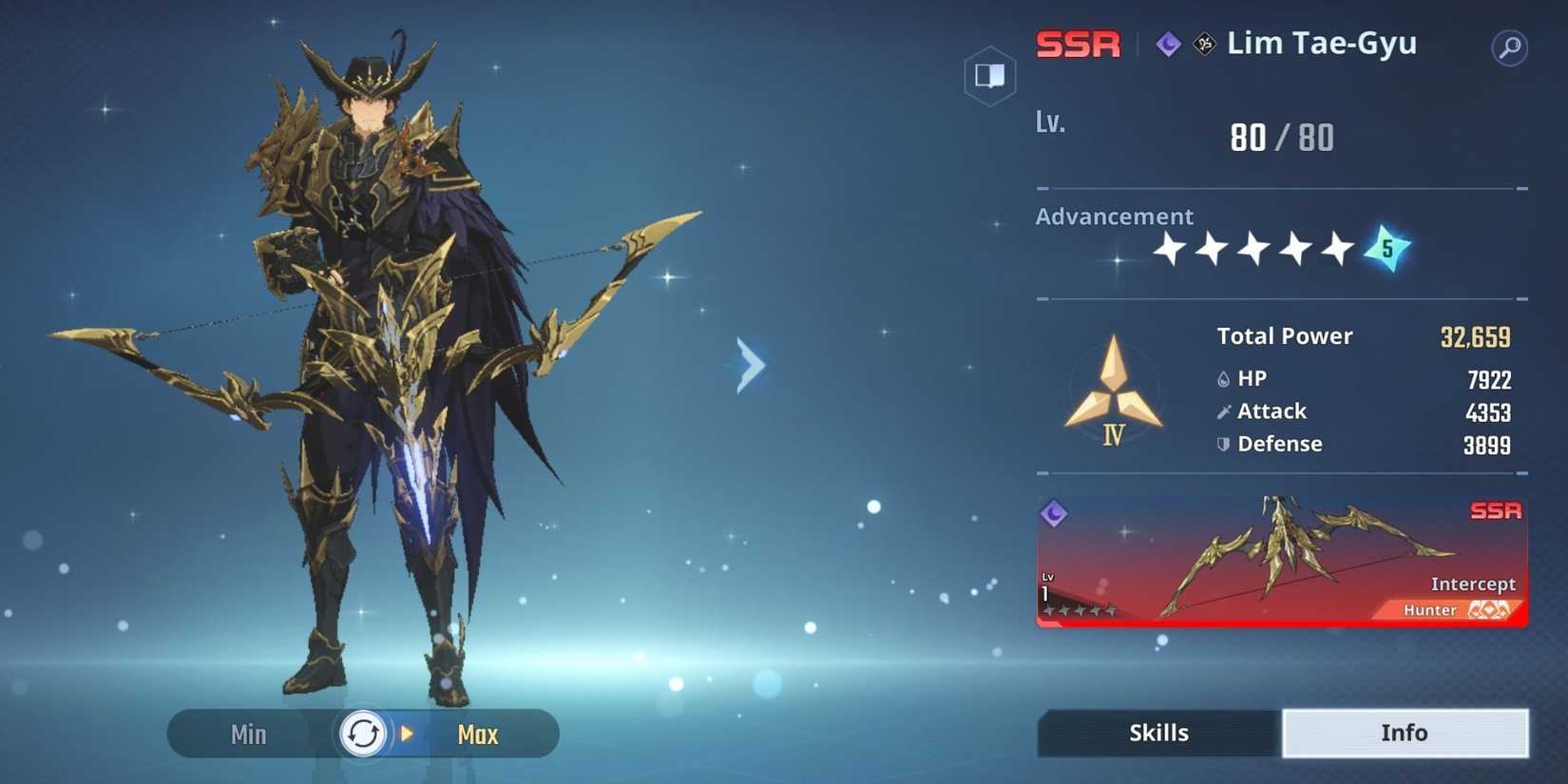Toggle the stat preview to Max
The height and width of the screenshot is (784, 1568).
coord(478,733)
